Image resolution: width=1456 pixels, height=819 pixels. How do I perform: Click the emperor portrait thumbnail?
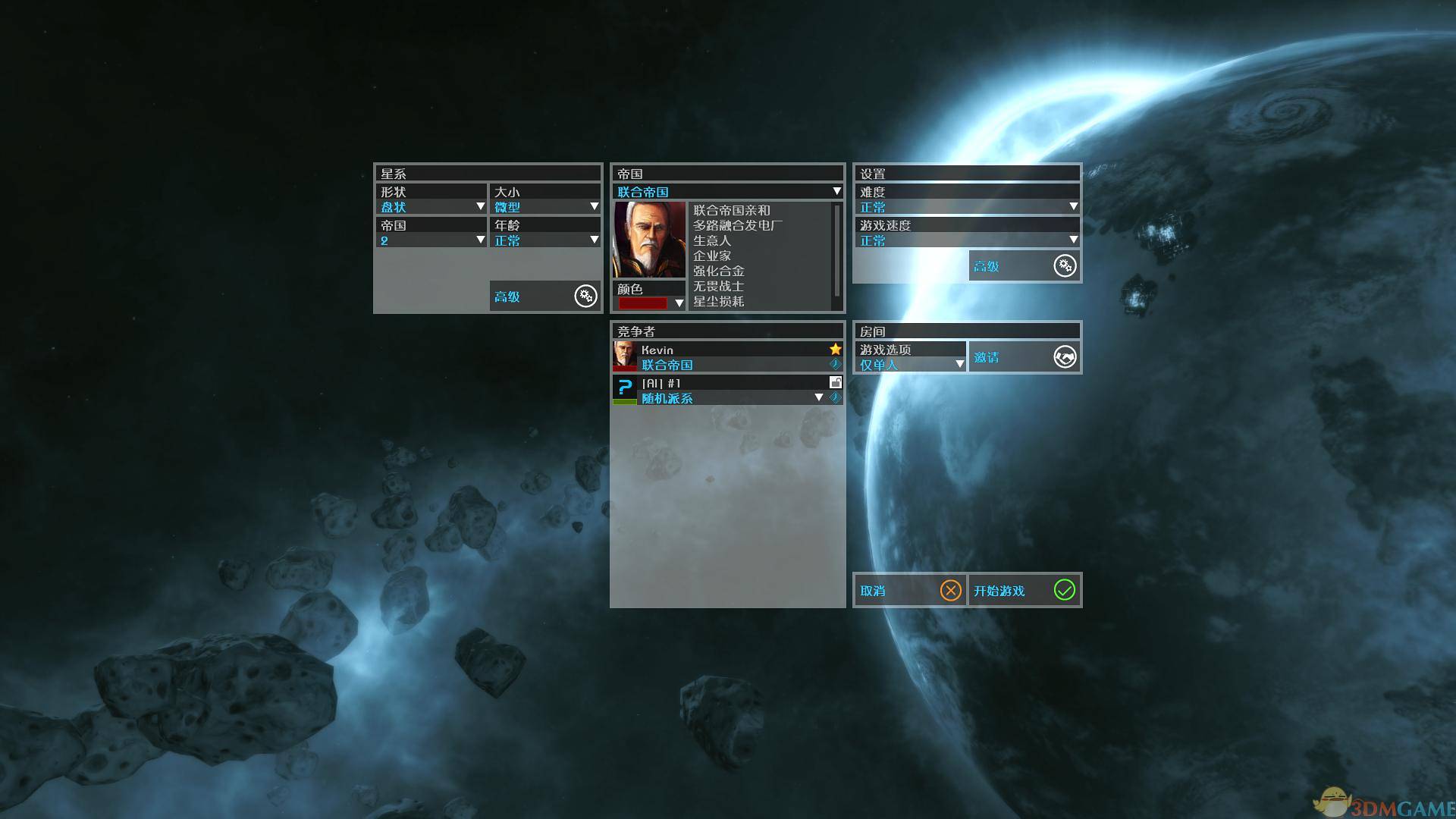pyautogui.click(x=649, y=240)
